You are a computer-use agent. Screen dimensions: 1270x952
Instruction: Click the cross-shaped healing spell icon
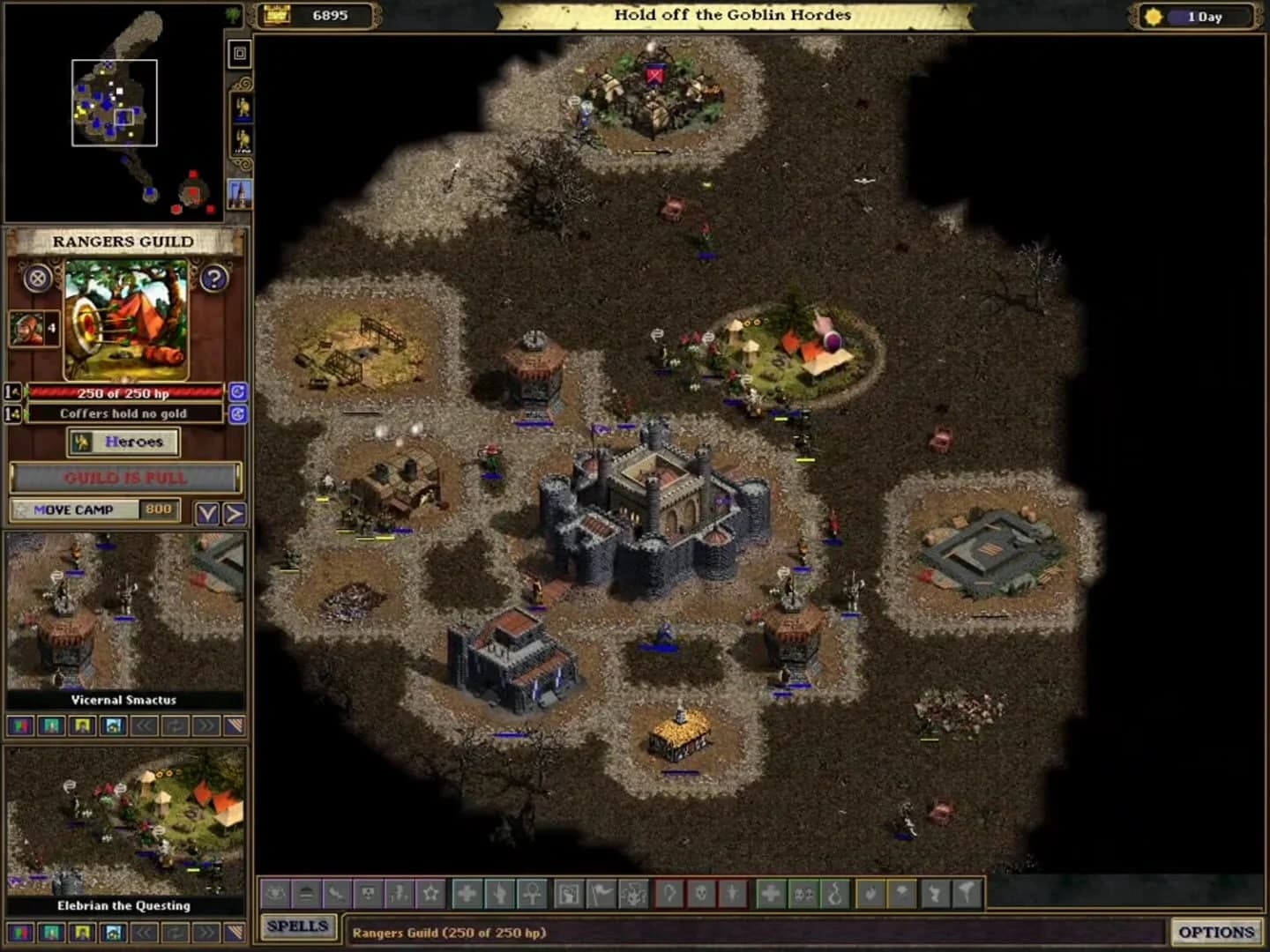[469, 895]
